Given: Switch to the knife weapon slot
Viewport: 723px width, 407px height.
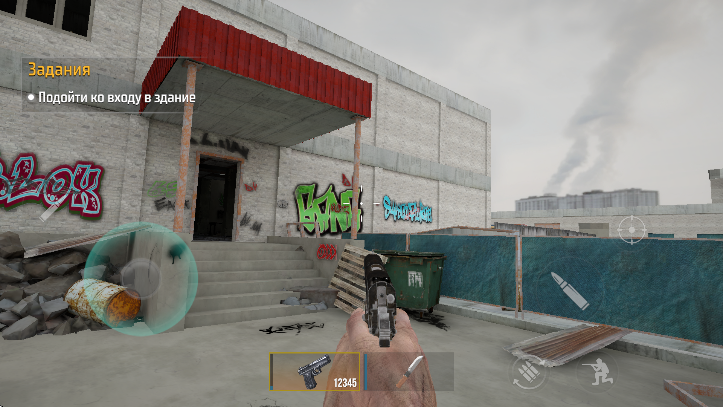Looking at the screenshot, I should (x=408, y=370).
